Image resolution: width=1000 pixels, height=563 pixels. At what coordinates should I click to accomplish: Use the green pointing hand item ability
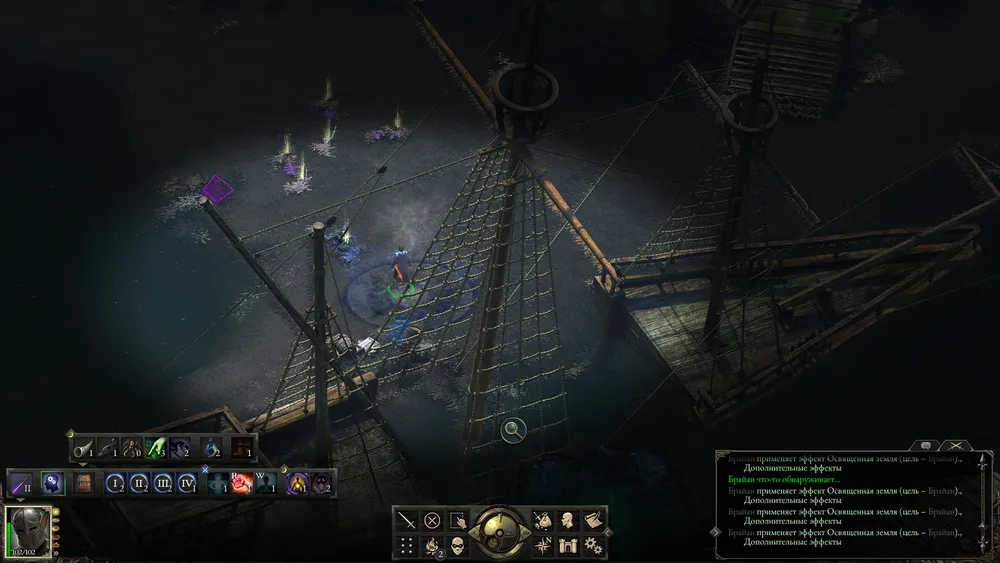156,449
